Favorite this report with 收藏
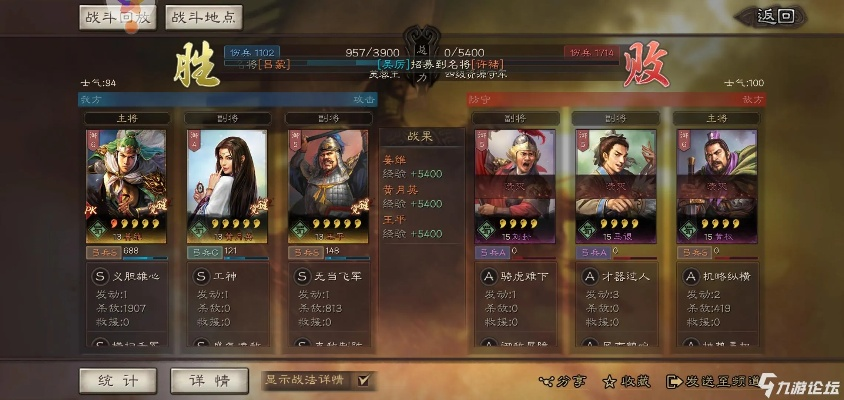Screen dimensions: 844x400 point(627,381)
